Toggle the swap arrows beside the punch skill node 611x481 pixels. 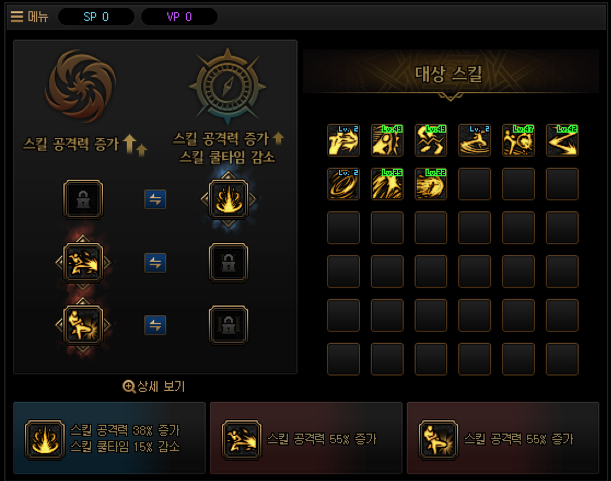[x=155, y=263]
